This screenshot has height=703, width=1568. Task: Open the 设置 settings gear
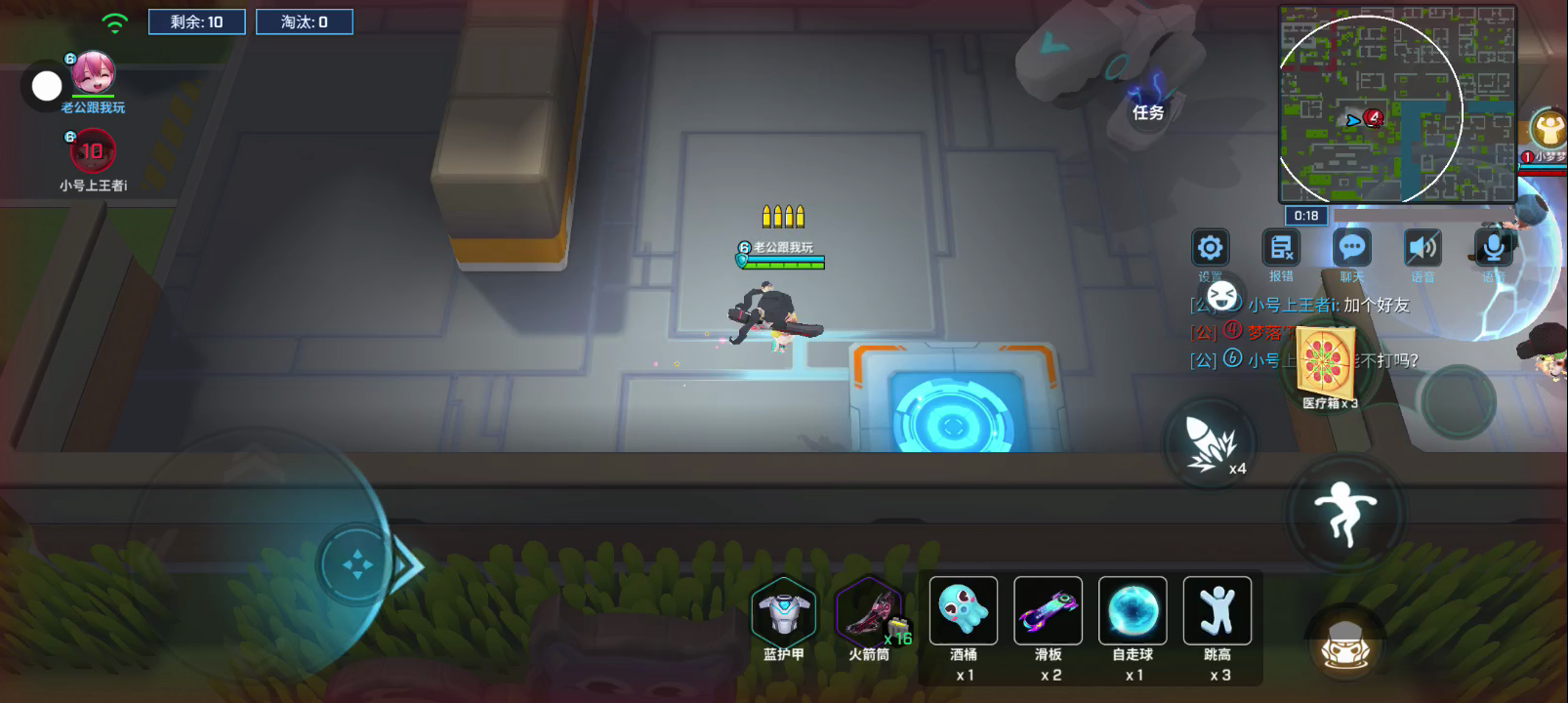[1210, 248]
